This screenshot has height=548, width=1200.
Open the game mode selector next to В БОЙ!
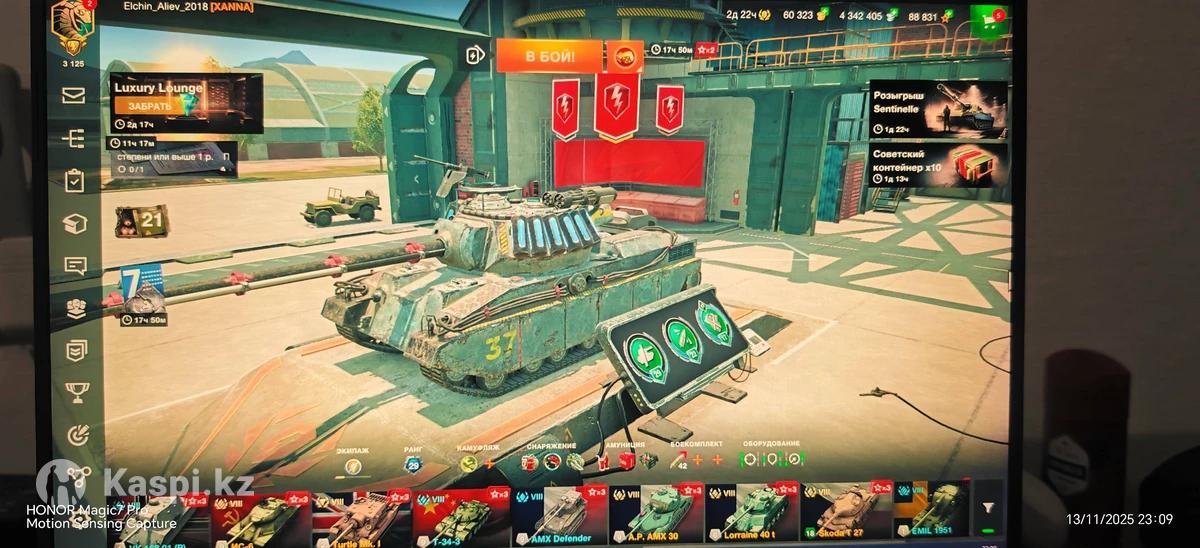point(625,56)
